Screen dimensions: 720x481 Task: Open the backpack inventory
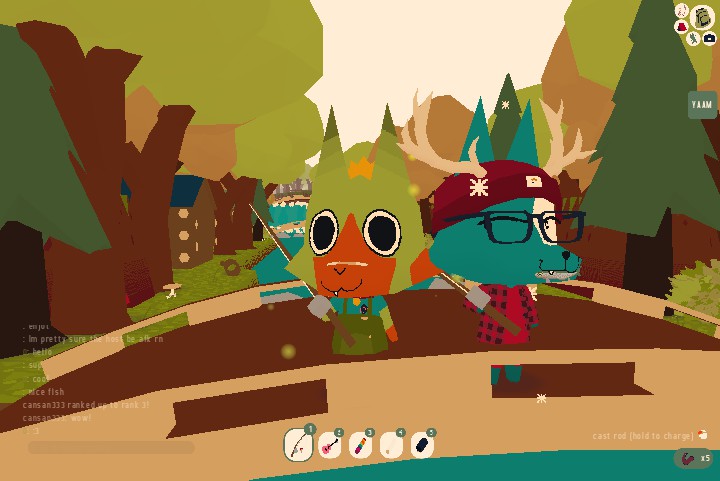point(703,17)
